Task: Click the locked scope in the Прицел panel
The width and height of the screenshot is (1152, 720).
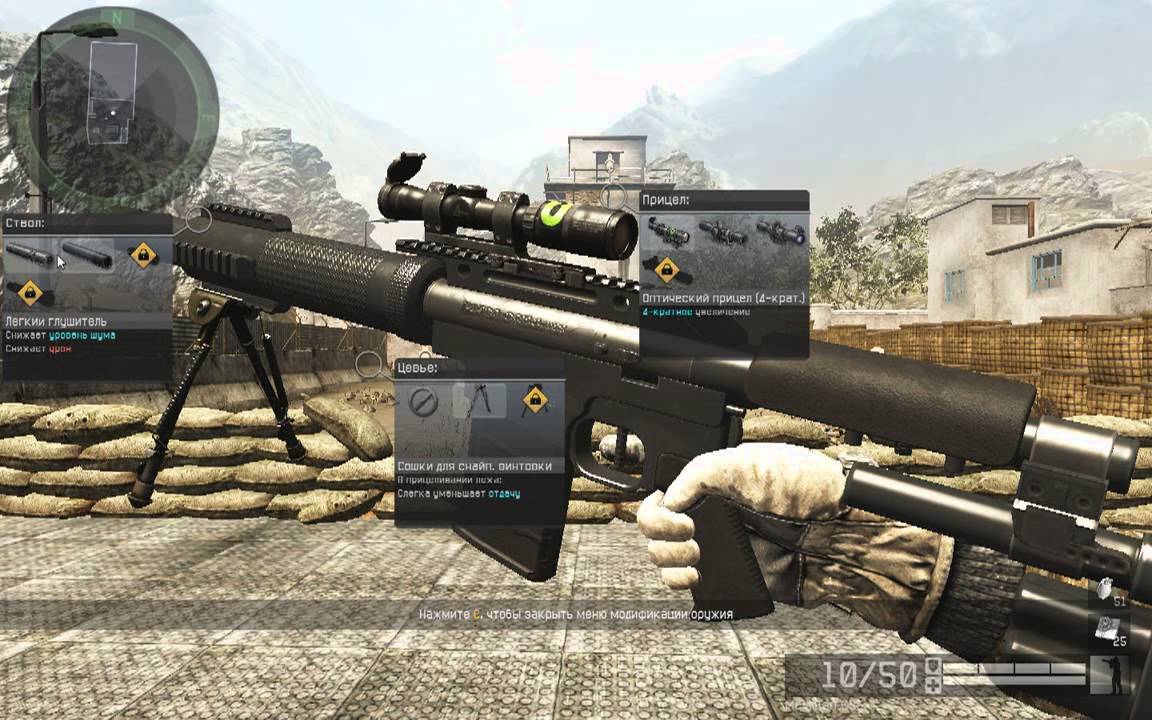Action: pos(664,269)
